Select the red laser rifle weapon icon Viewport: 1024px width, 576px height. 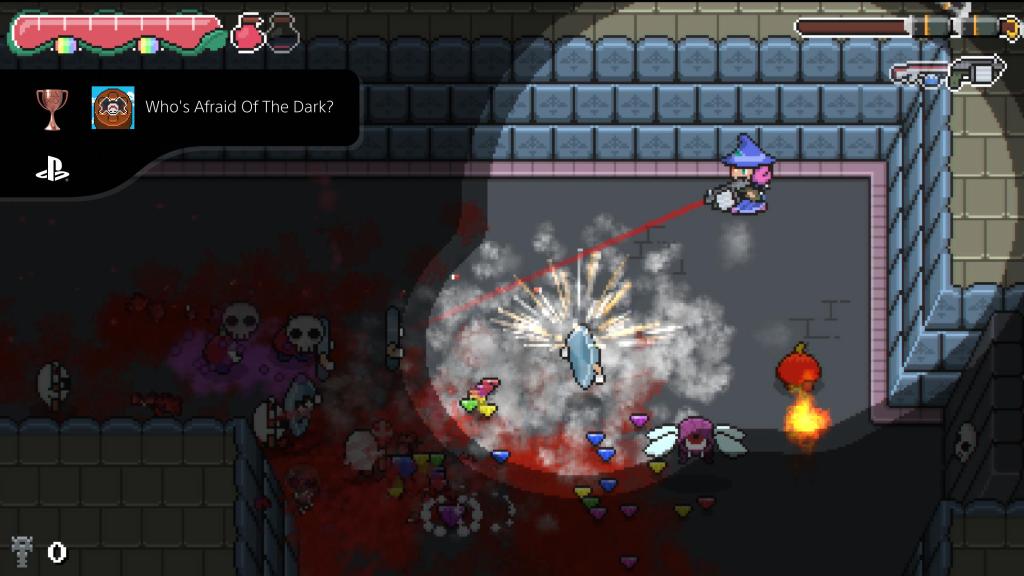tap(920, 74)
